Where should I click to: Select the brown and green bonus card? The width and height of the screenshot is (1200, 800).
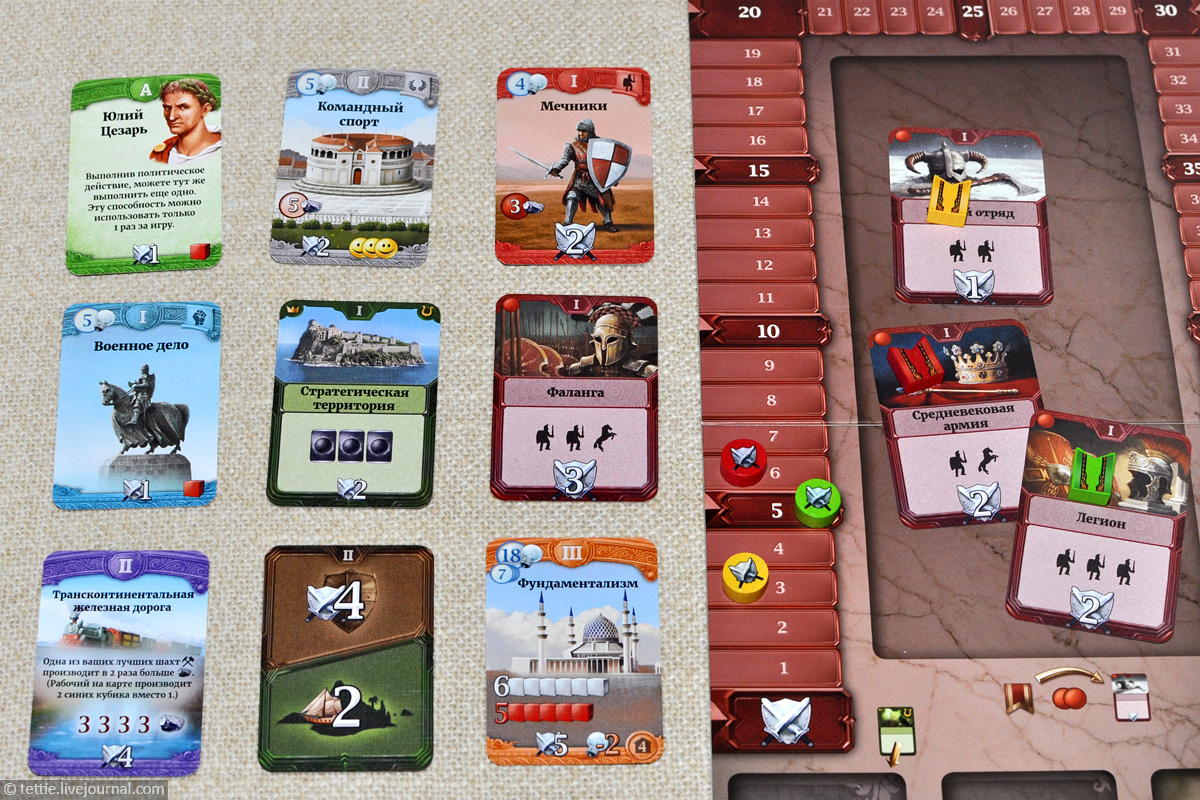tap(346, 658)
